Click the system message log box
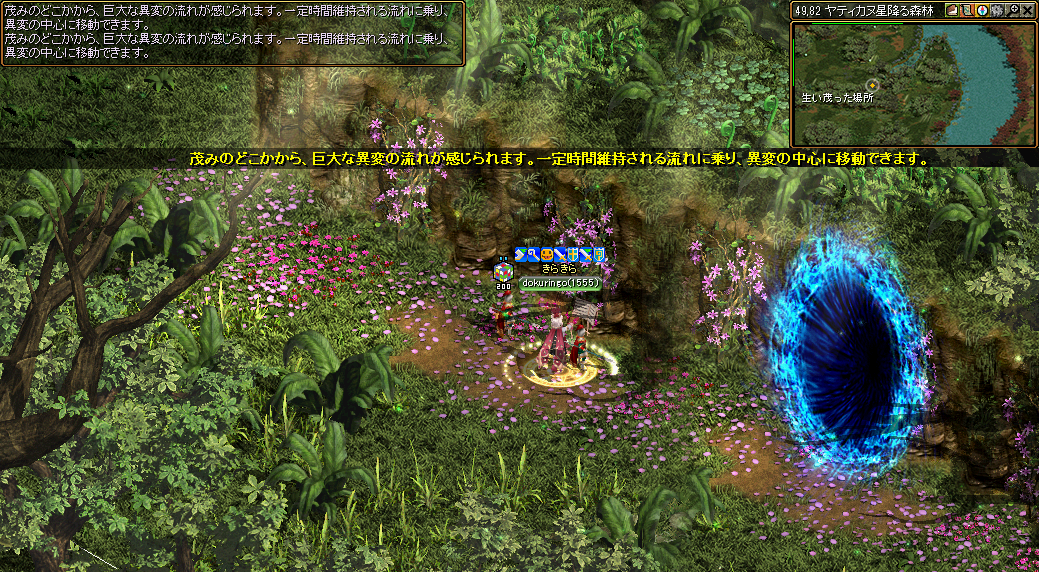This screenshot has height=572, width=1039. tap(232, 33)
